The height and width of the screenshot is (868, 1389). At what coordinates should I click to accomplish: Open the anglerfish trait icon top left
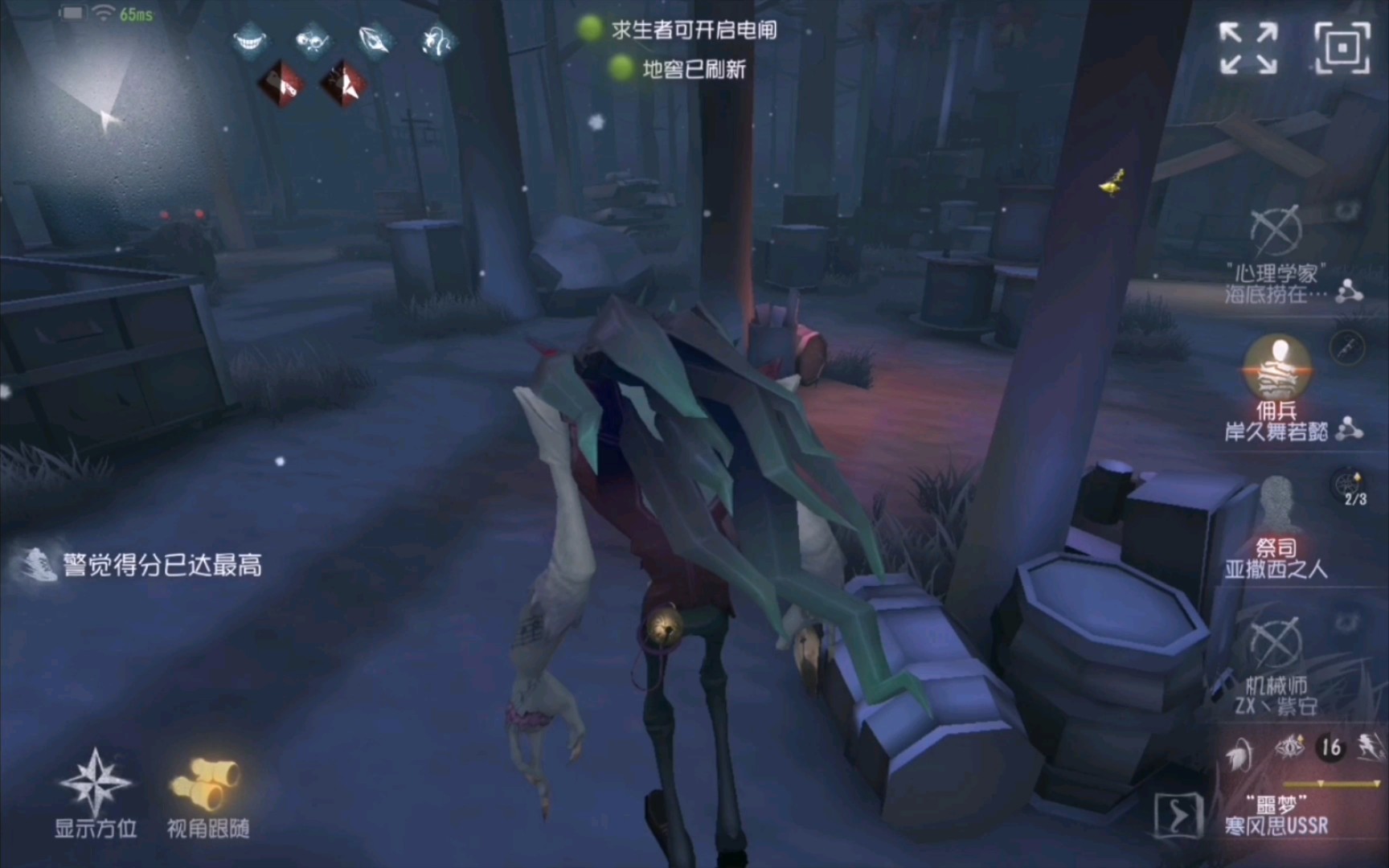click(434, 41)
